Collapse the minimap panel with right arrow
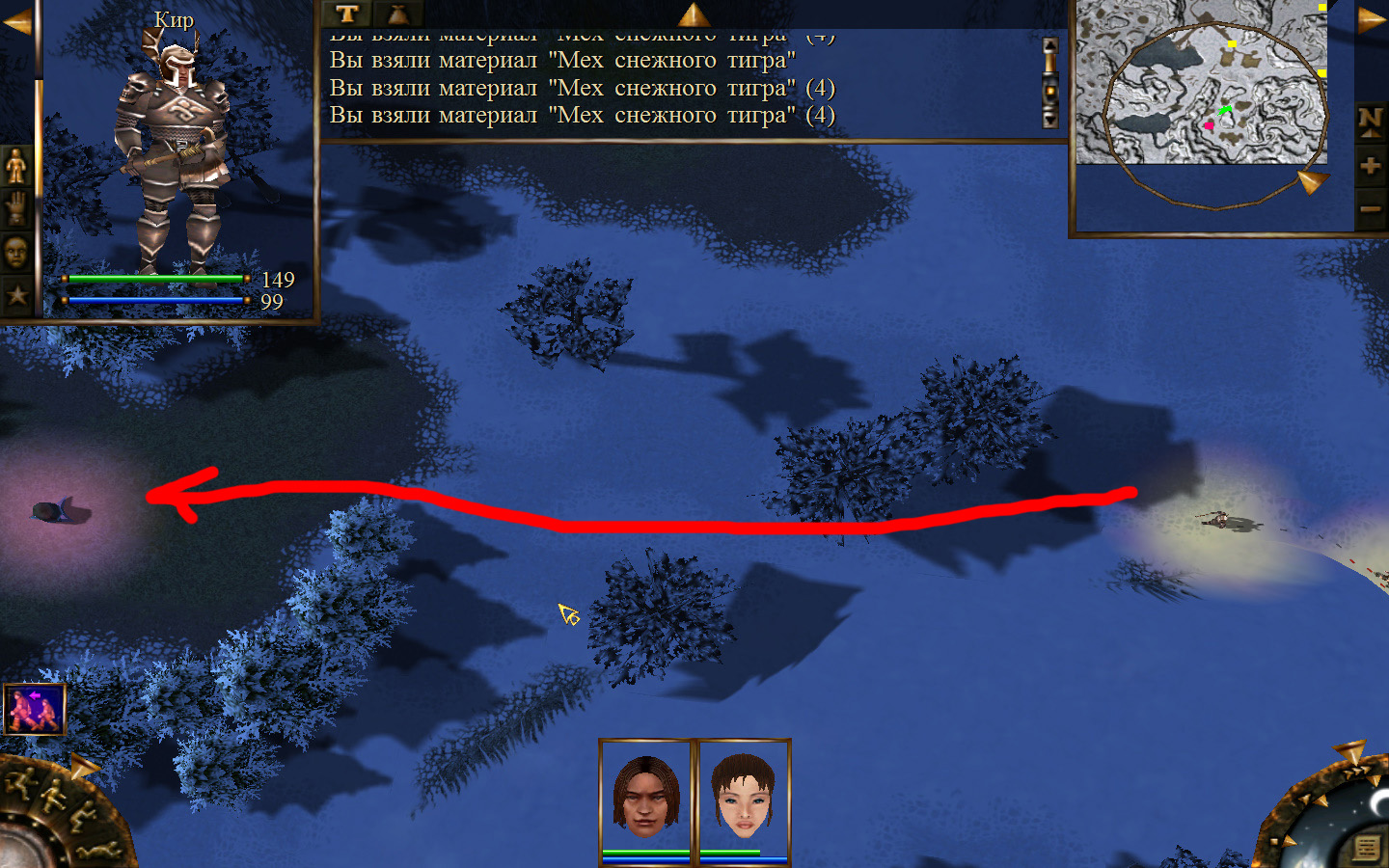Screen dimensions: 1389x868 1371,20
